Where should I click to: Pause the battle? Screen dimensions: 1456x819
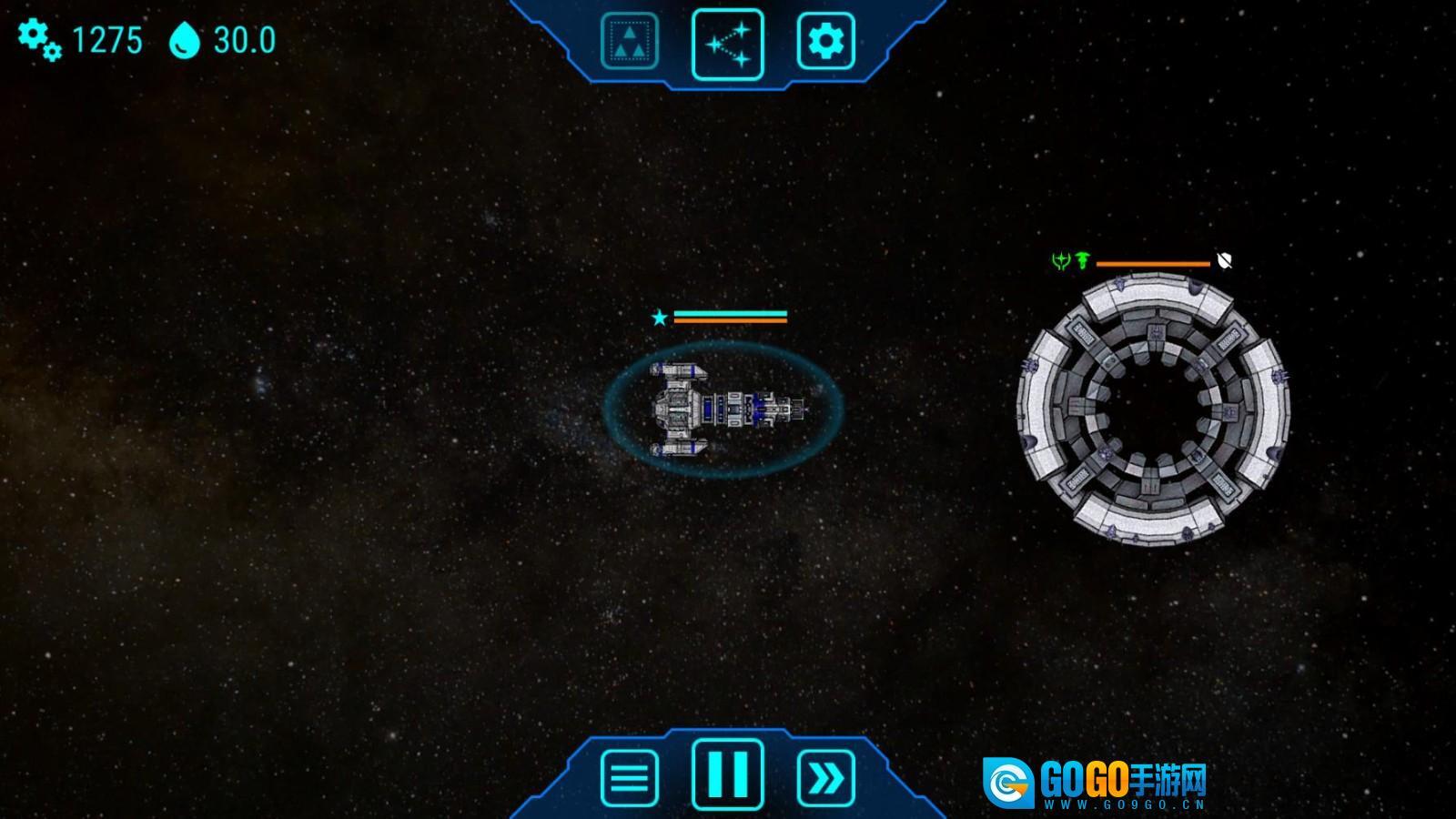click(728, 773)
